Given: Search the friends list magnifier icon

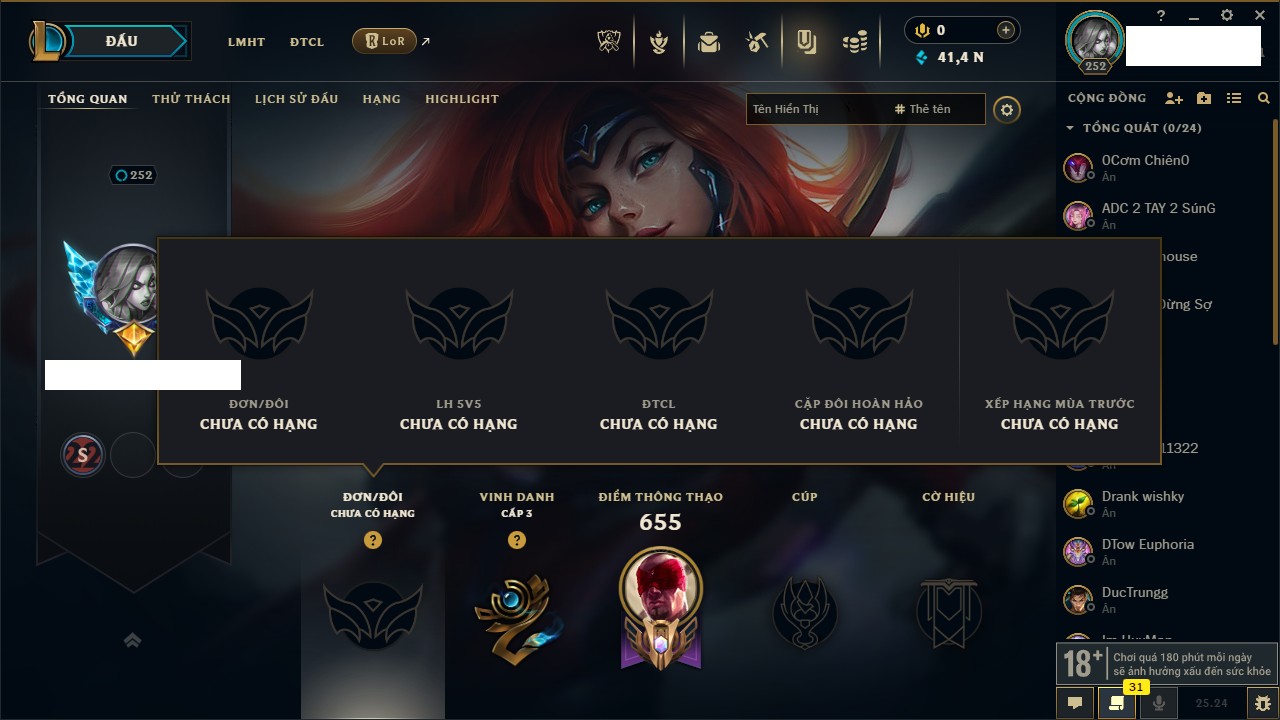Looking at the screenshot, I should (1264, 98).
